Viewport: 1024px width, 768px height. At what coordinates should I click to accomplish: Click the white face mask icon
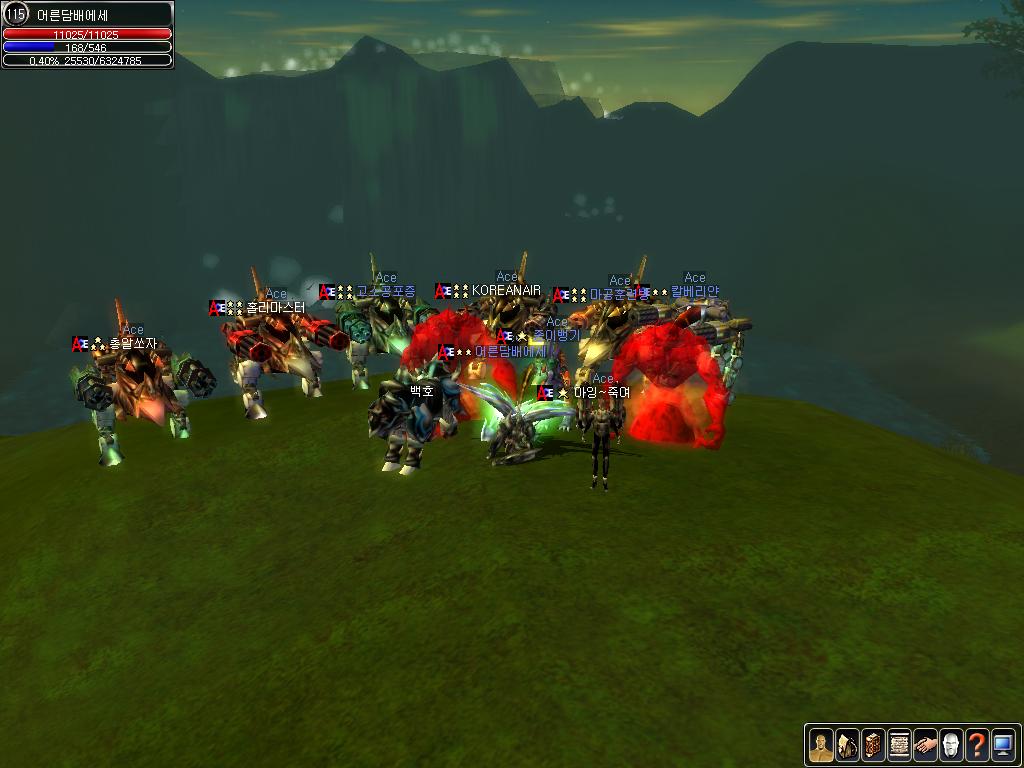[951, 745]
